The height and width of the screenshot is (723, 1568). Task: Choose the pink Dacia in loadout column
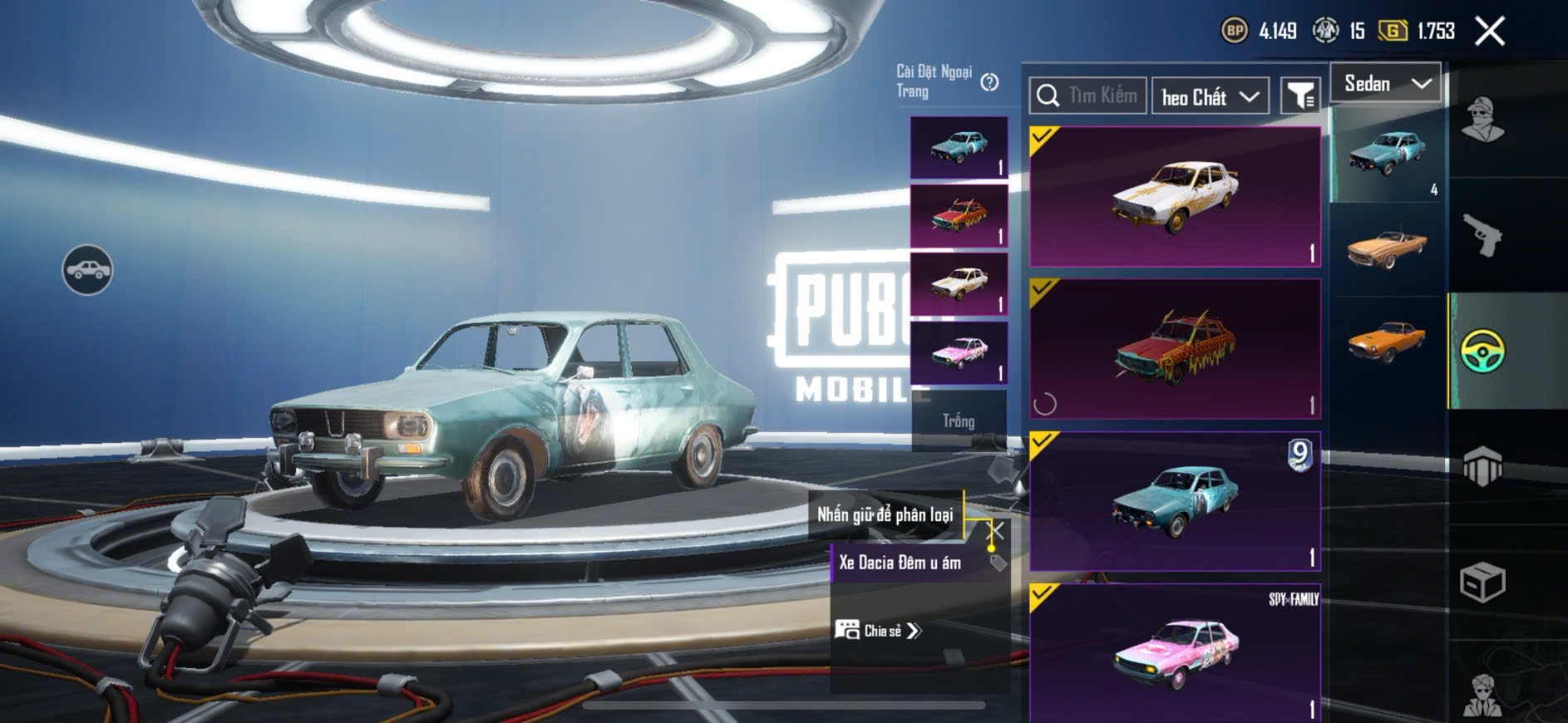pos(959,353)
